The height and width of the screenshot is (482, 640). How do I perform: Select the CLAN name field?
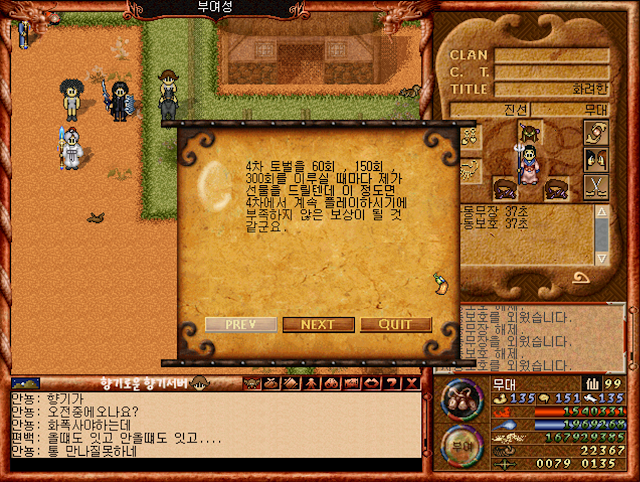(x=552, y=56)
